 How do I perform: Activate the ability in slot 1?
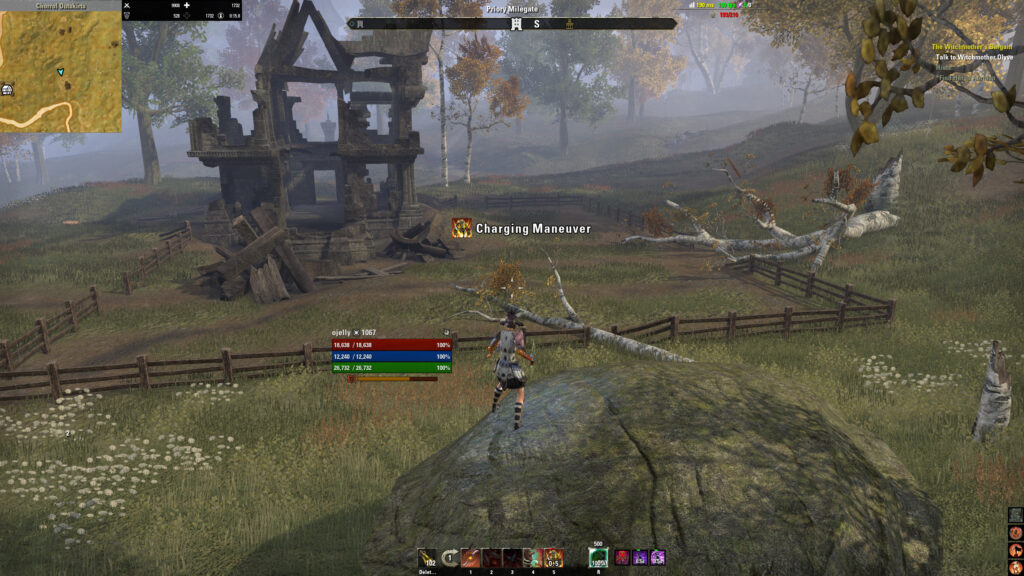click(x=470, y=558)
